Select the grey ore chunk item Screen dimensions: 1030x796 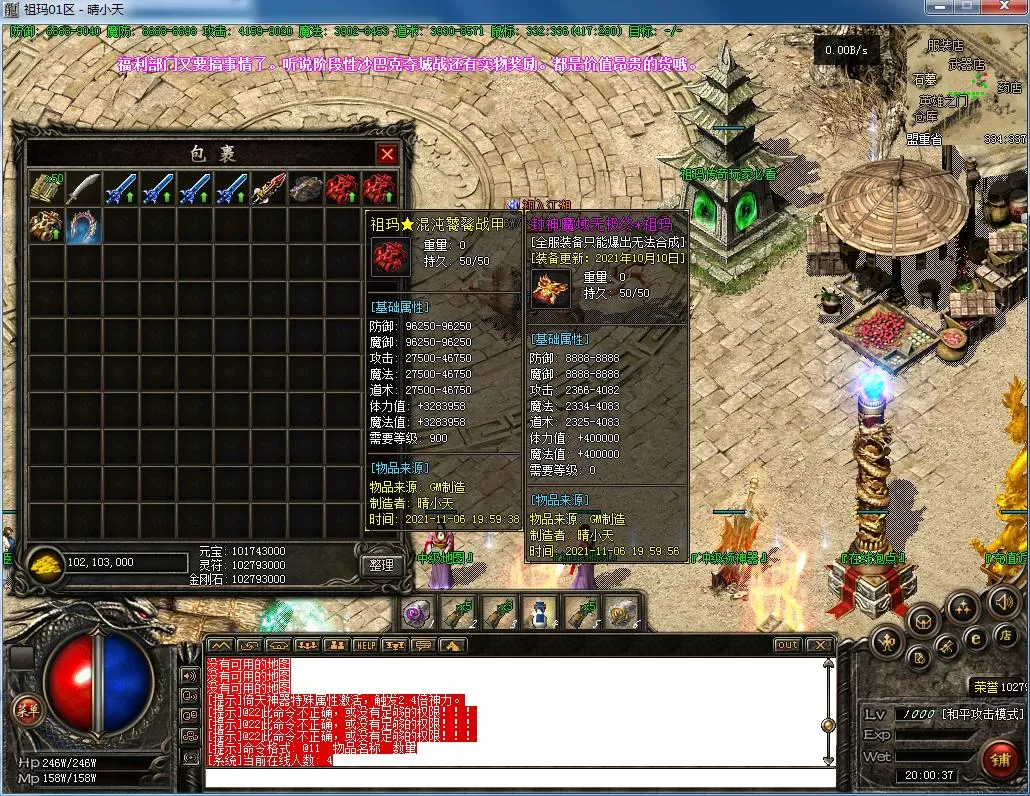pyautogui.click(x=305, y=188)
